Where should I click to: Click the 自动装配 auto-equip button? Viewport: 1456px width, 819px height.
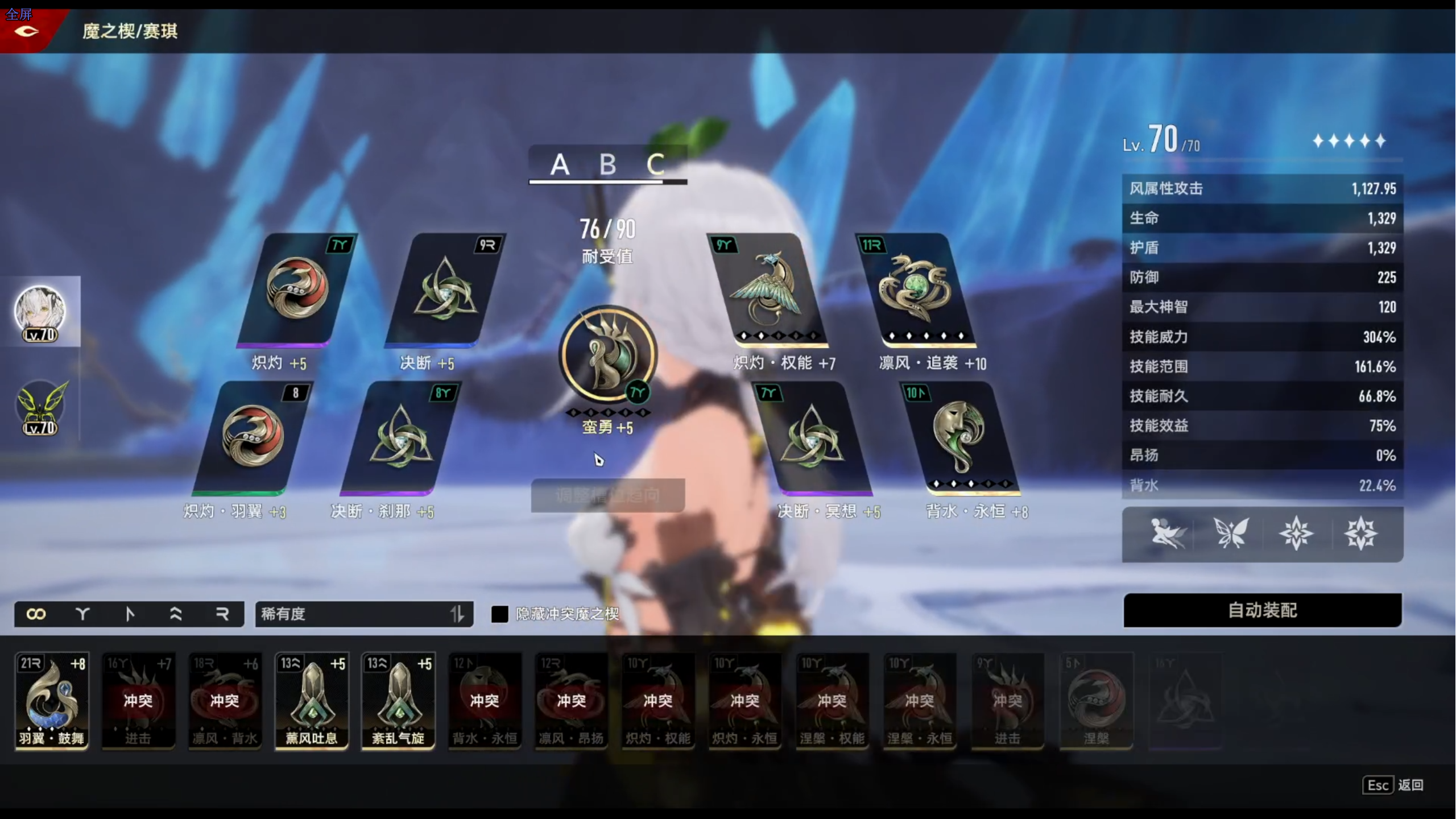click(x=1262, y=610)
